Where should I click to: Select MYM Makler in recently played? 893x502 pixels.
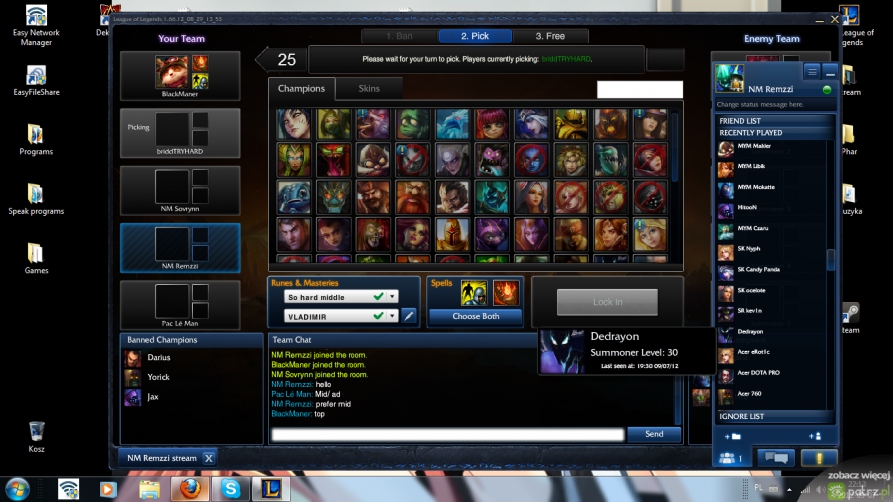click(x=753, y=147)
